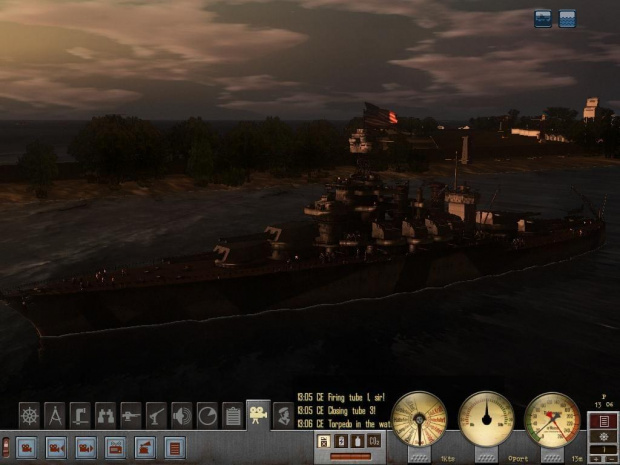
Task: Open the navigation map compass-divider icon
Action: point(56,415)
